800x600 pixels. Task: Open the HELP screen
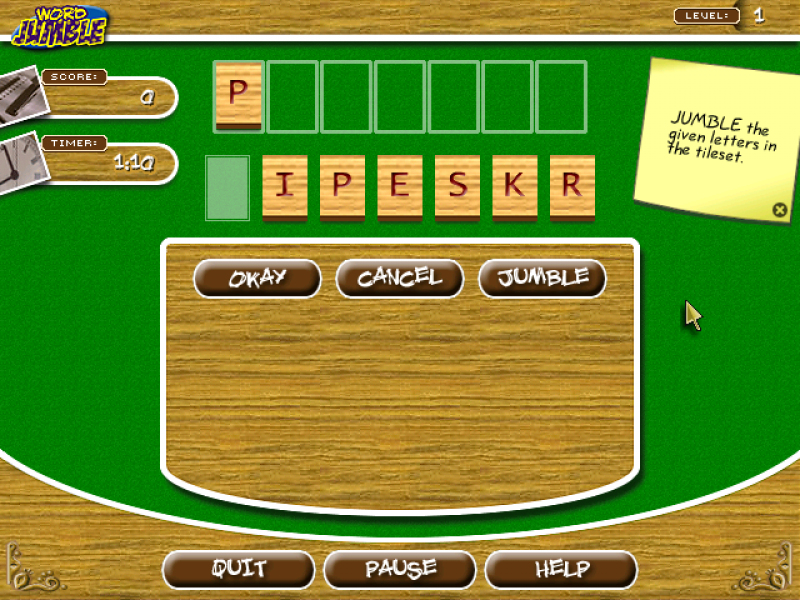click(561, 570)
